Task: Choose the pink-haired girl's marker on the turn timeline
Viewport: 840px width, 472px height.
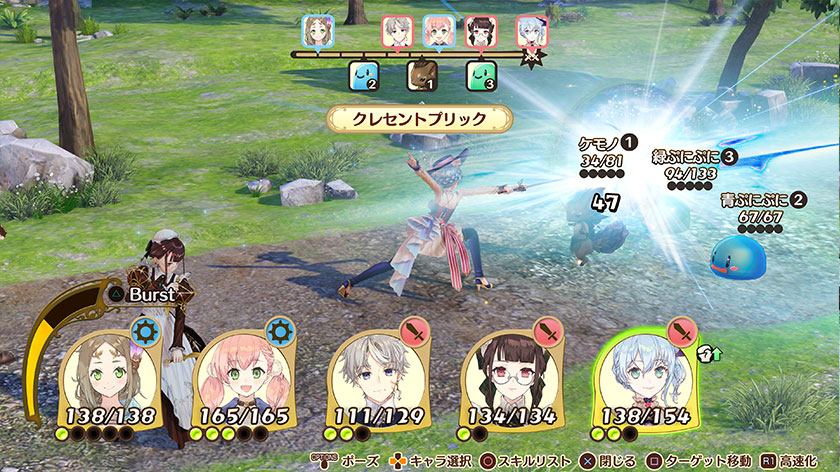Action: pos(438,31)
